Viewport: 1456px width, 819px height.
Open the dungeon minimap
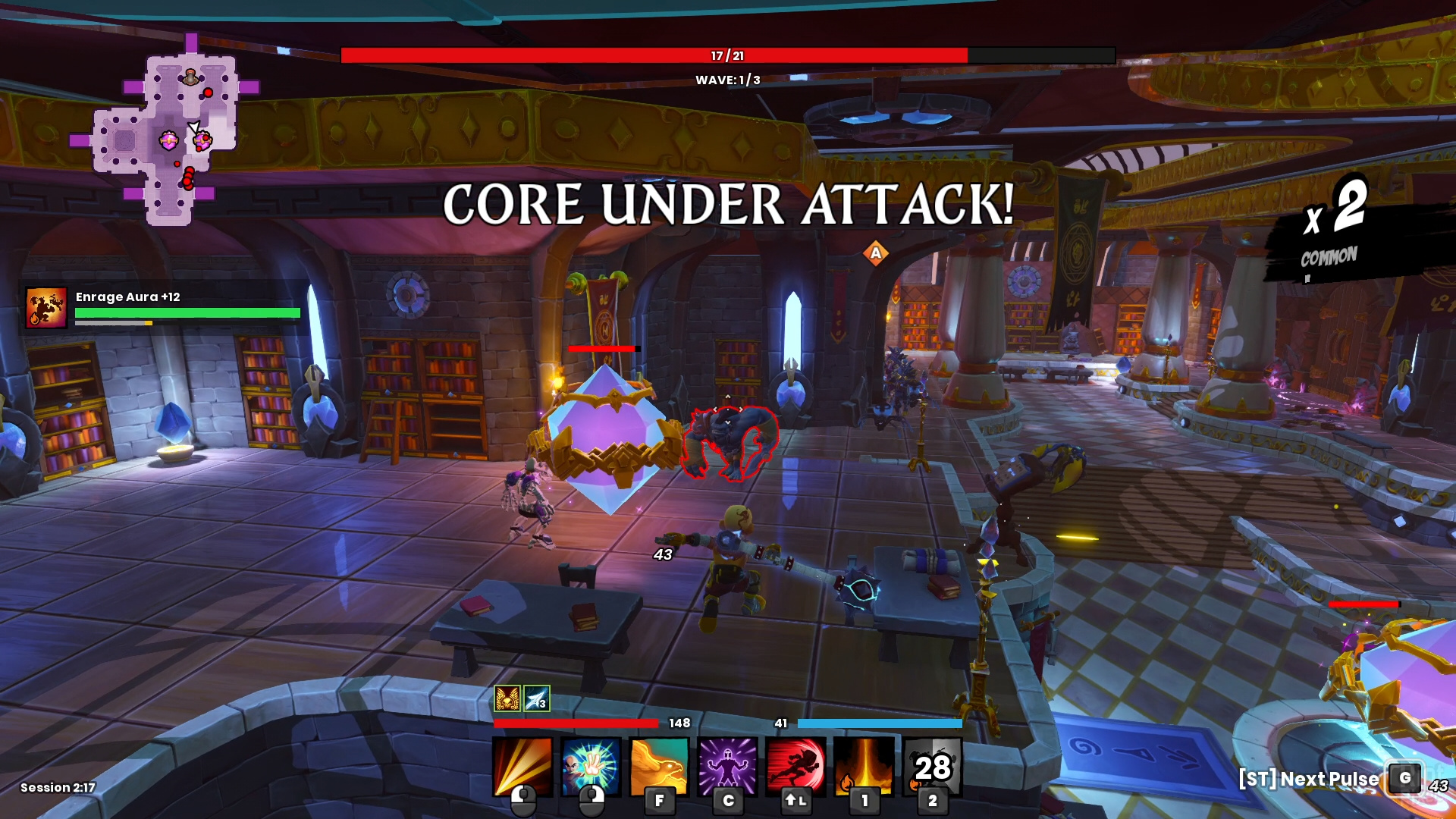coord(165,130)
